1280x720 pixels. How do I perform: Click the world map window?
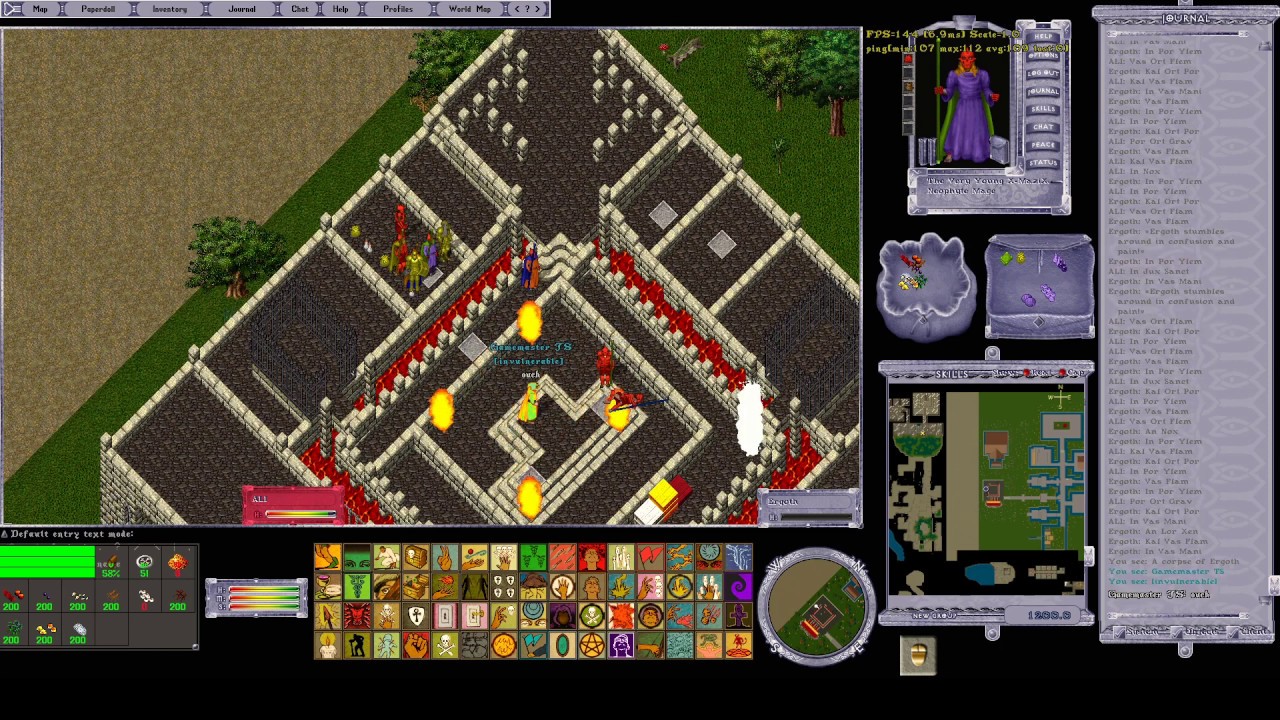pyautogui.click(x=985, y=492)
